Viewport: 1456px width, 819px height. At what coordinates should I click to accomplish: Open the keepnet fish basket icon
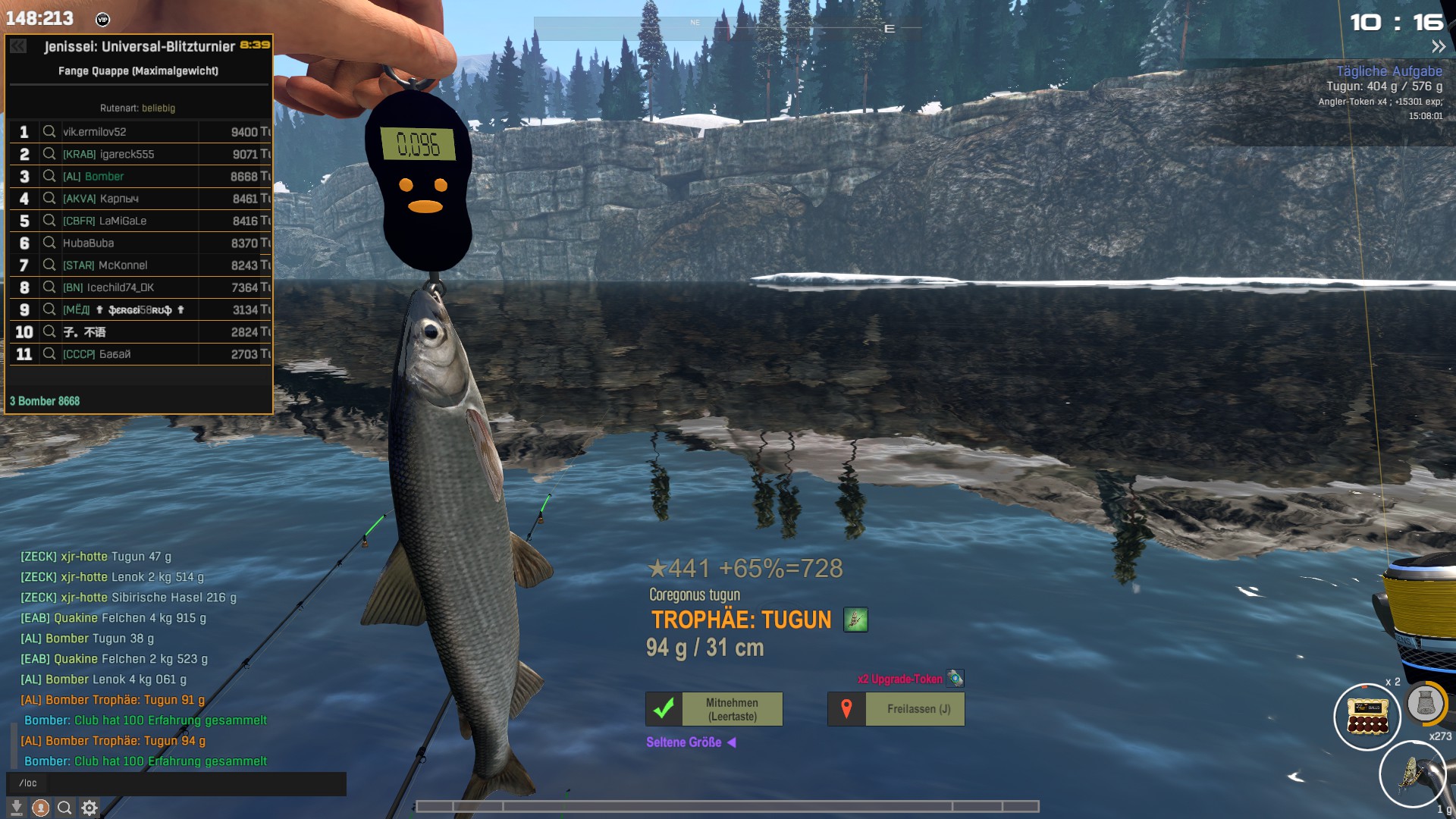coord(1426,703)
